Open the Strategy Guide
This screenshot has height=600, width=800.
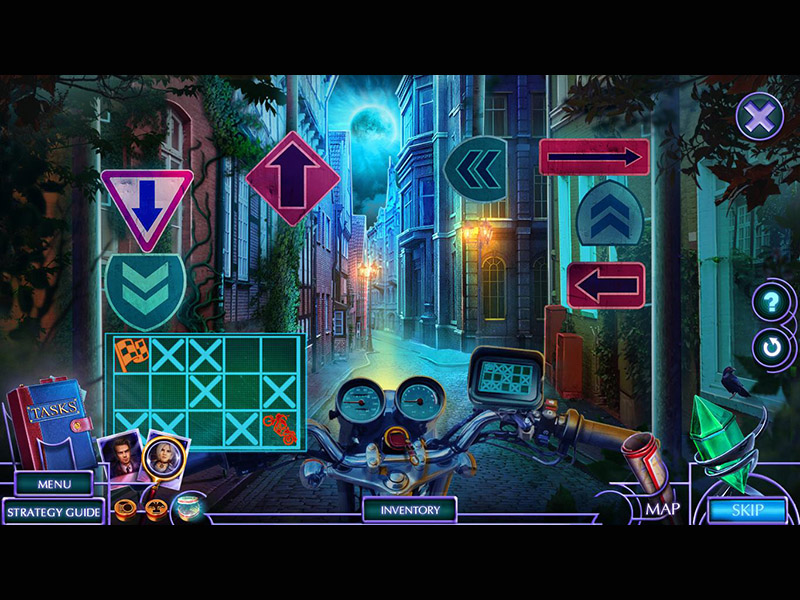[54, 512]
